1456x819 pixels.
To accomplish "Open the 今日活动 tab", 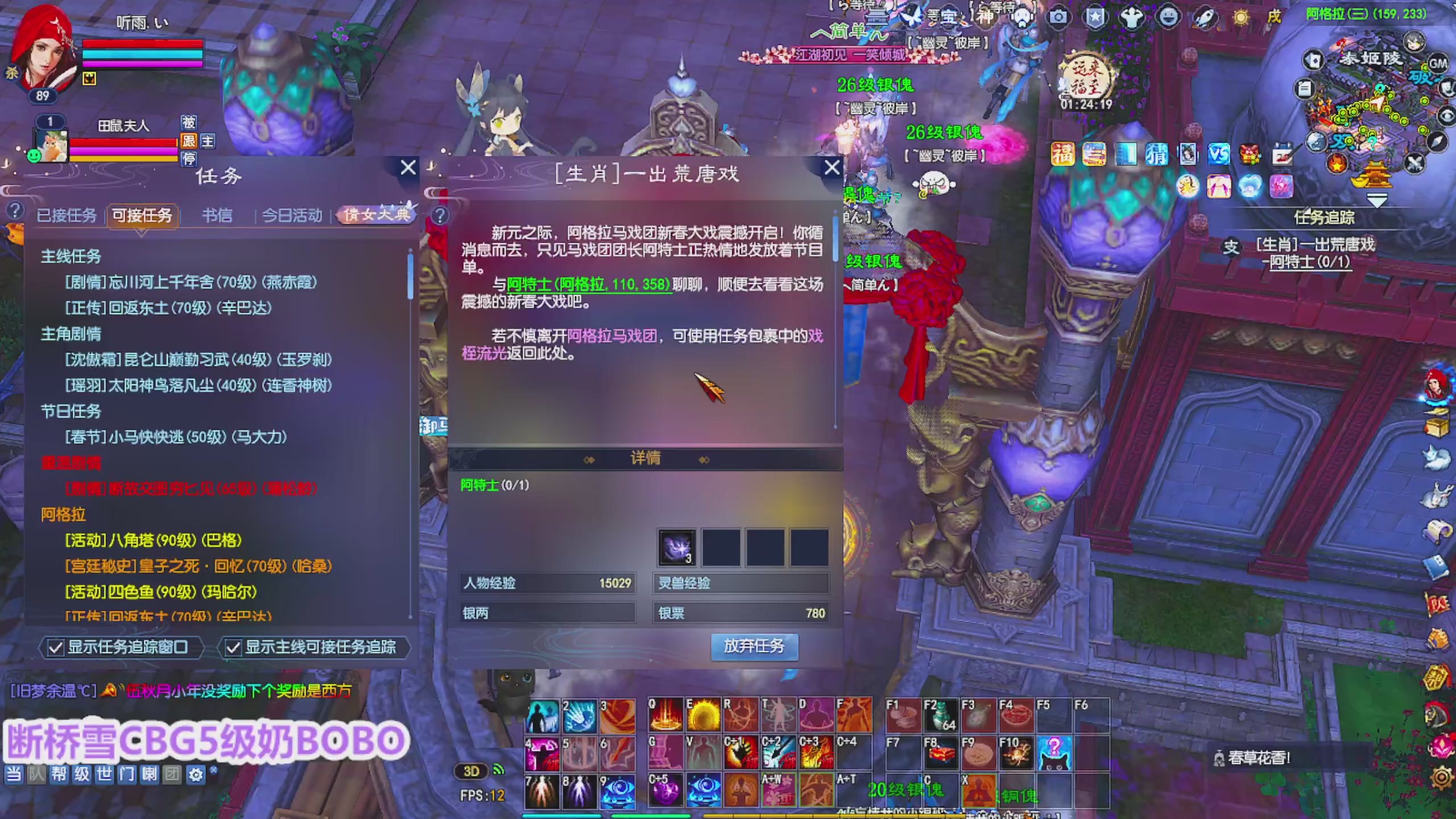I will tap(292, 216).
